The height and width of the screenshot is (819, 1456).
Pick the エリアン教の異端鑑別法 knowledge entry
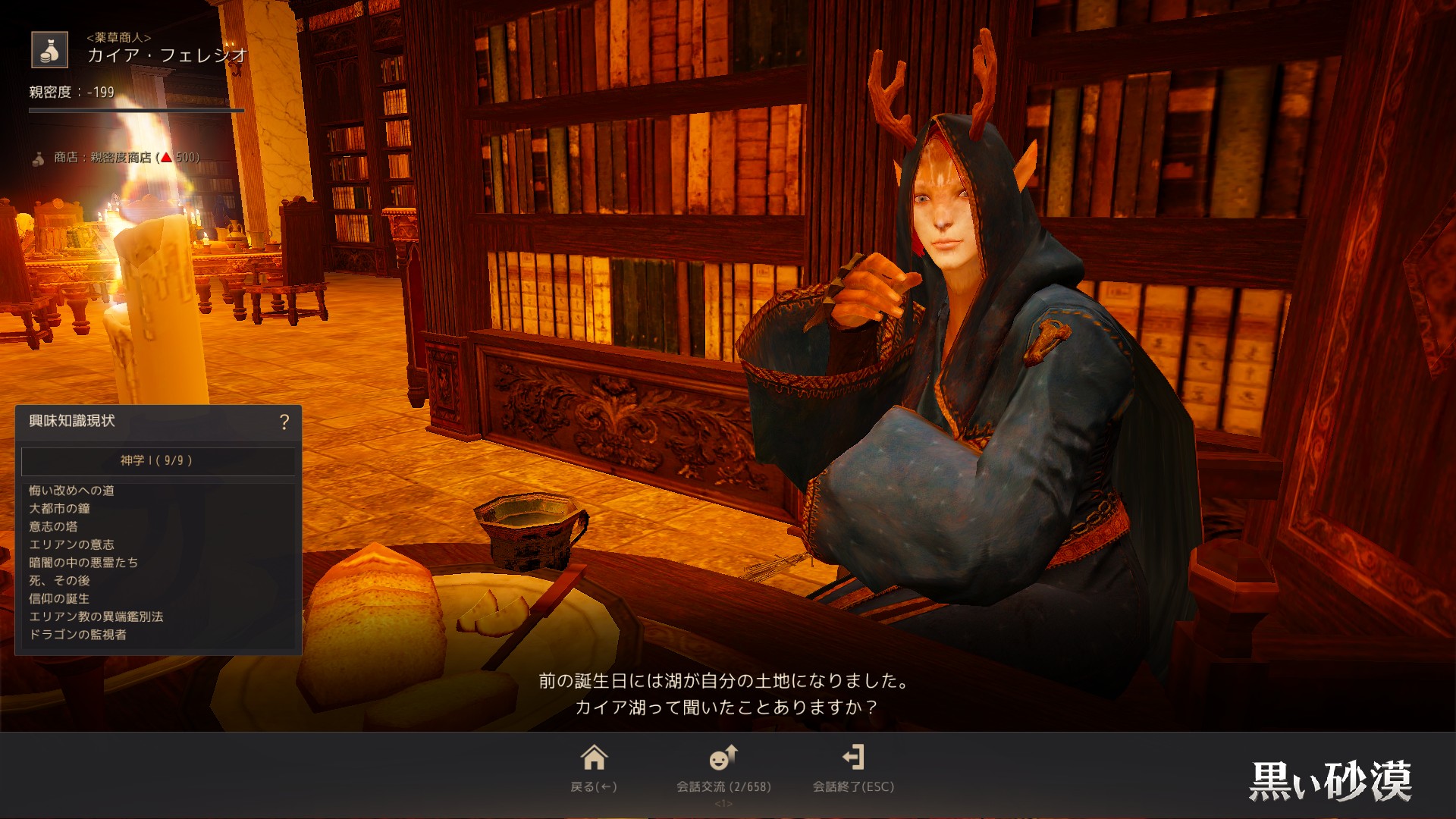point(96,617)
